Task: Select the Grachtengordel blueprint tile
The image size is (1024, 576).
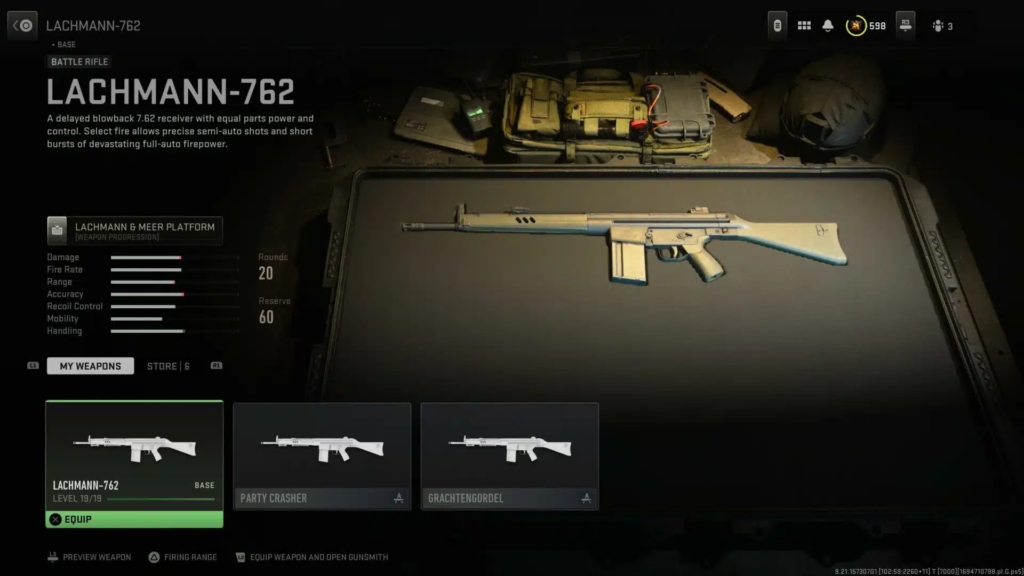Action: click(509, 456)
